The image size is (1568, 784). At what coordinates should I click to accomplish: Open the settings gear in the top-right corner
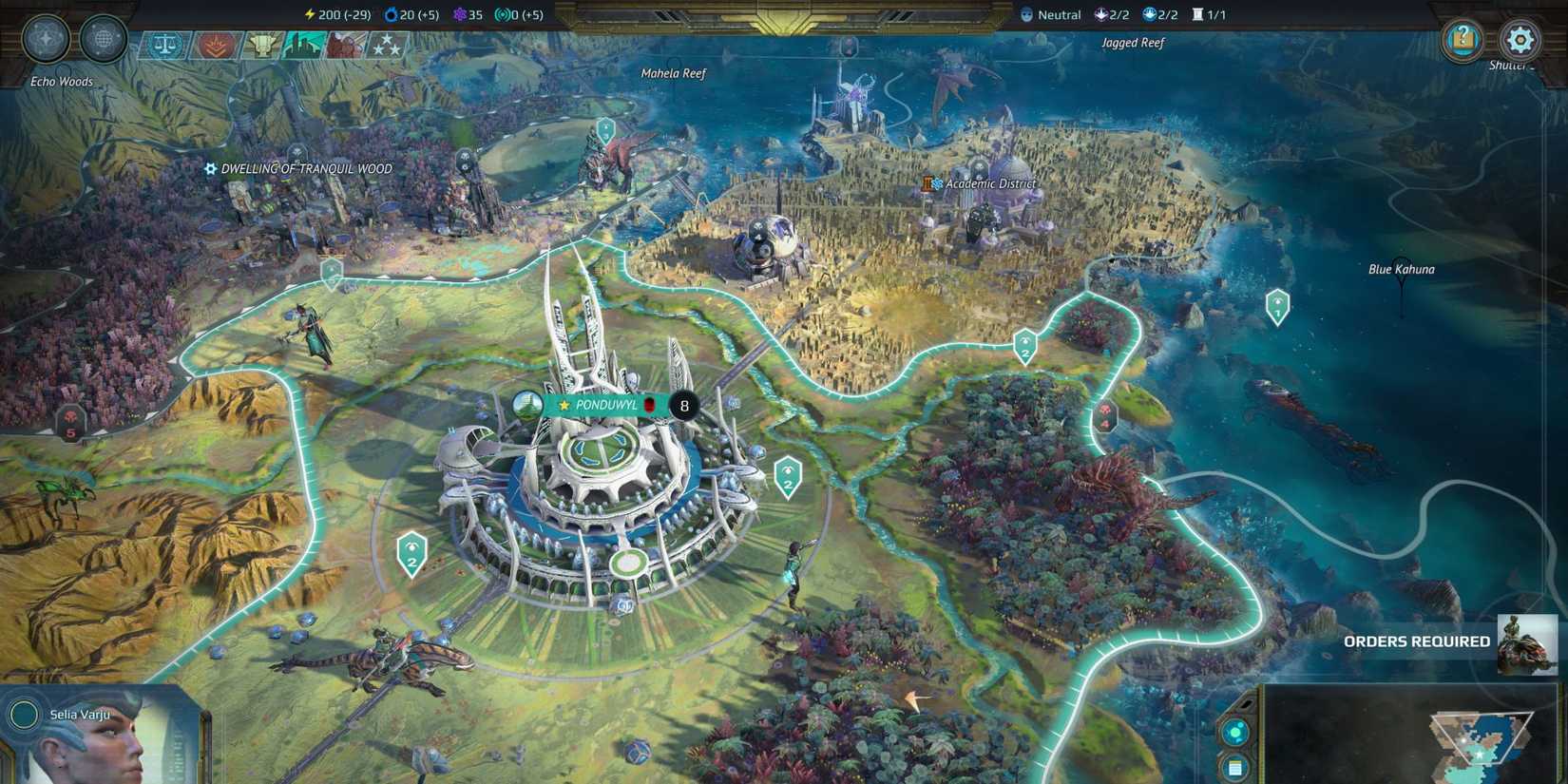coord(1519,40)
